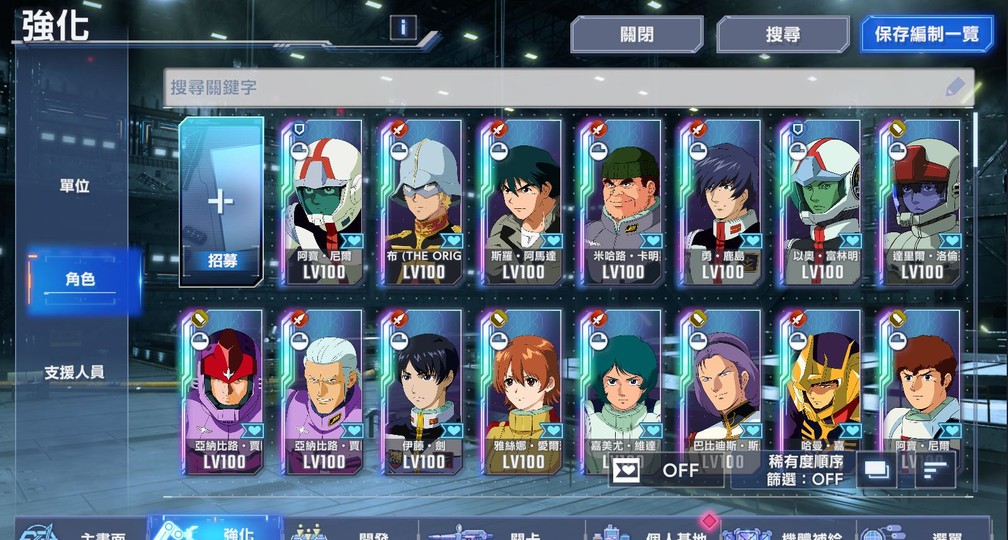This screenshot has height=540, width=1008.
Task: Switch to the 支援人員 support staff tab
Action: pos(74,372)
